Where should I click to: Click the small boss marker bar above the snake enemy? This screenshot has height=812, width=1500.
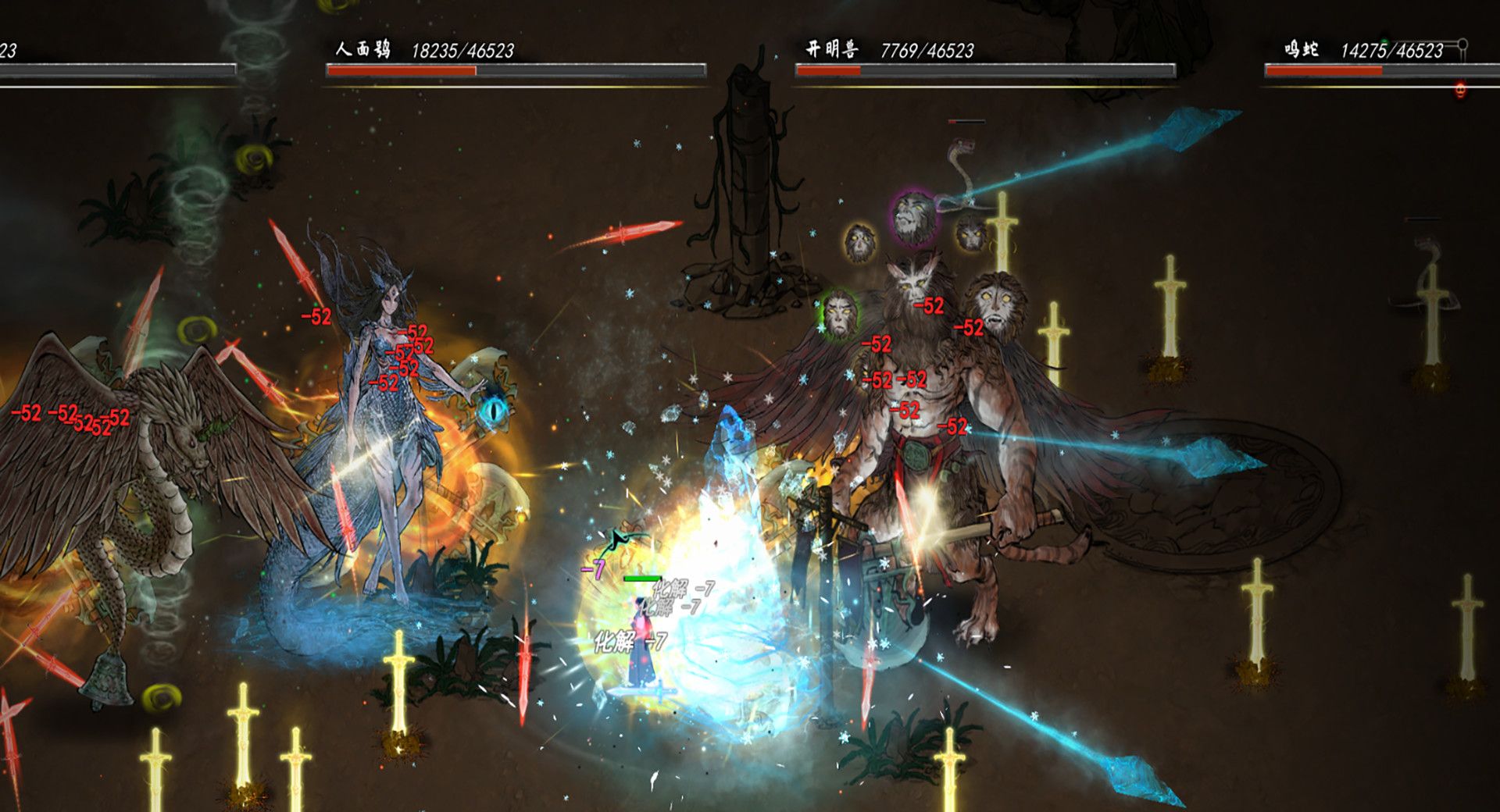coord(966,121)
